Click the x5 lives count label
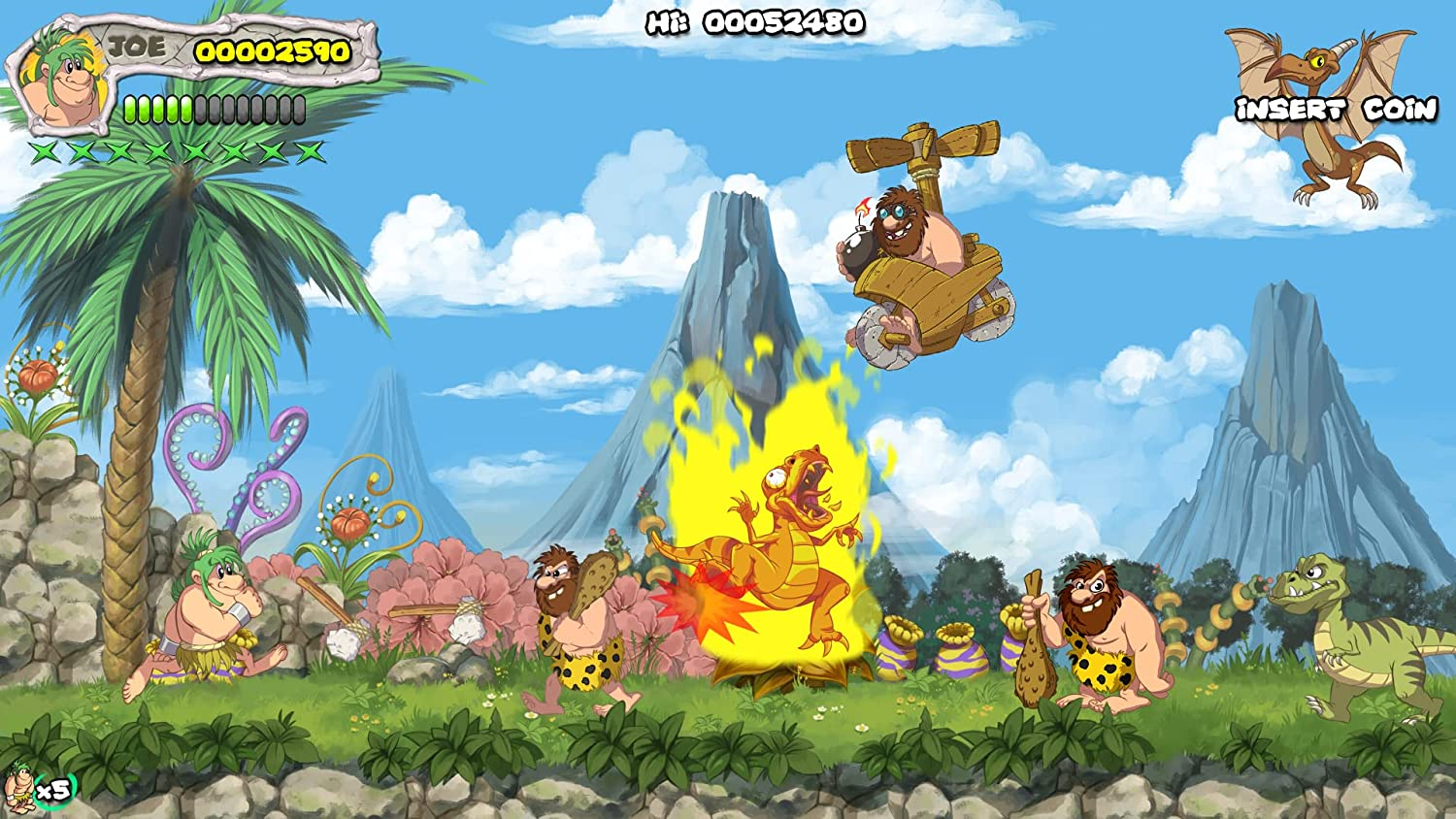The image size is (1456, 819). click(x=53, y=788)
